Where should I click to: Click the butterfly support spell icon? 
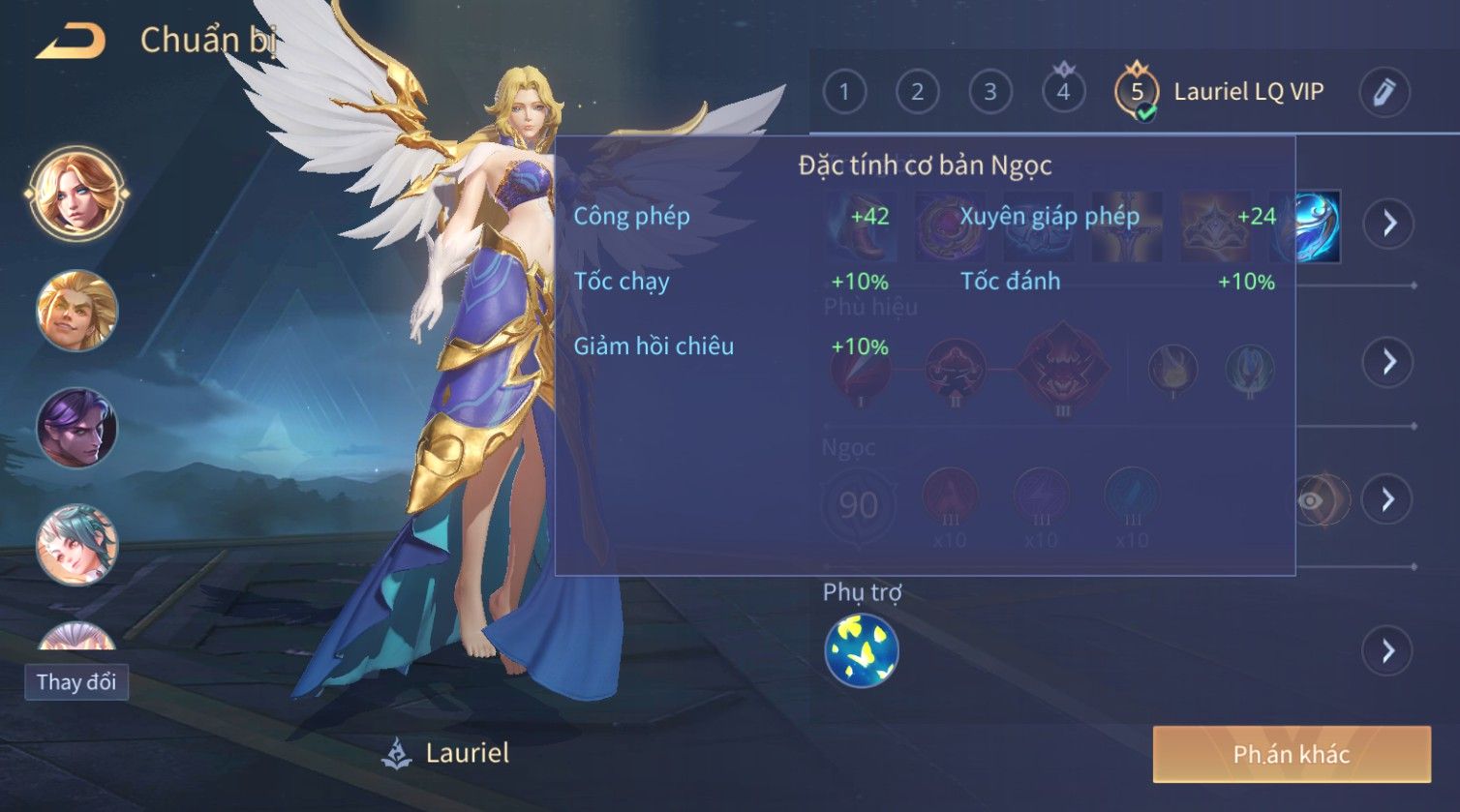[862, 649]
